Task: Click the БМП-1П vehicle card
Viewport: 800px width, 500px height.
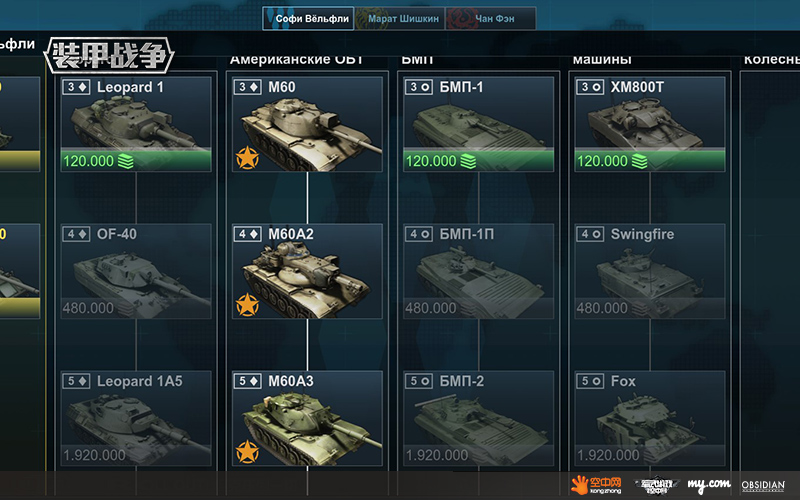Action: 478,271
